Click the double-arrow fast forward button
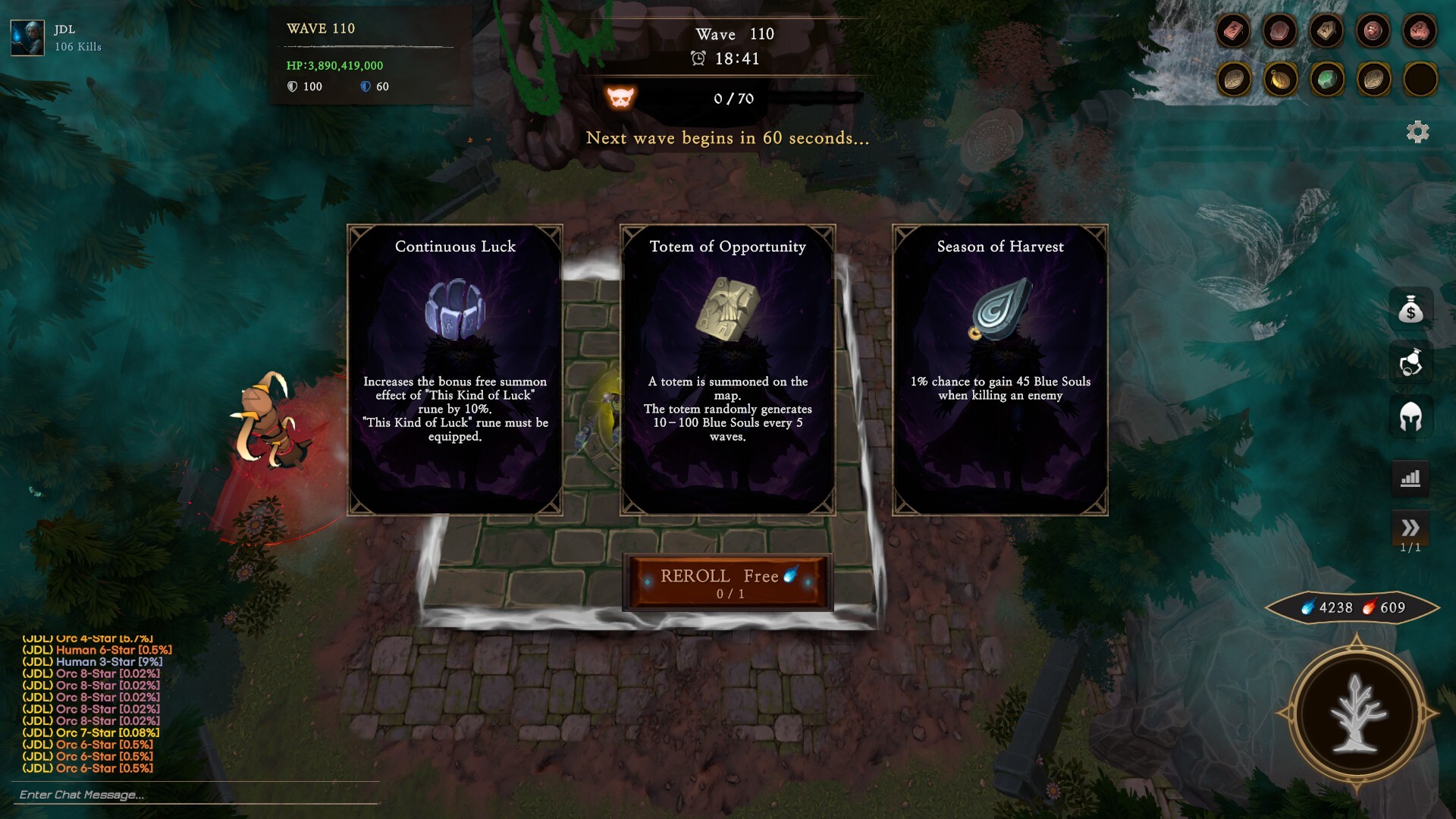Screen dimensions: 1456x819 [1410, 528]
